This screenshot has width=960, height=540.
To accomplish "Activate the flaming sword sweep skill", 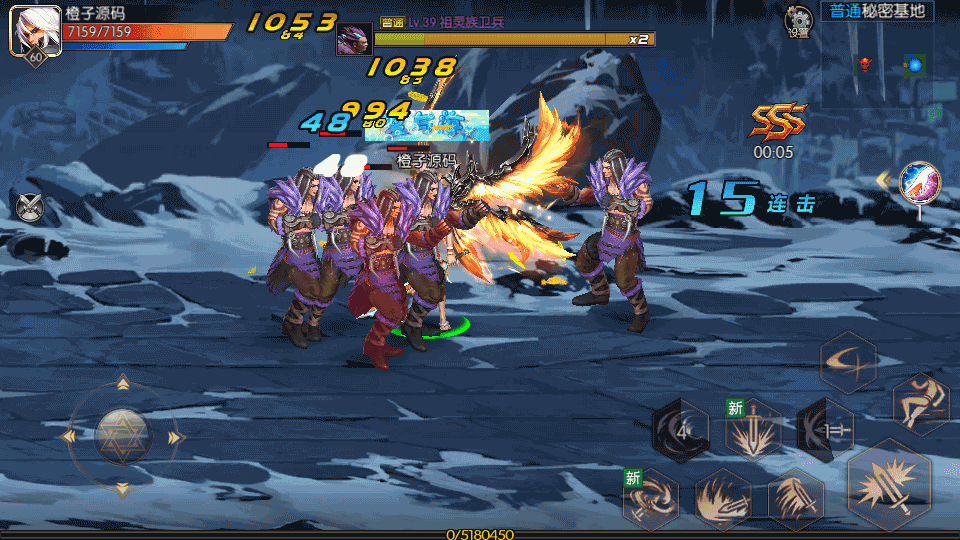I will coord(724,498).
